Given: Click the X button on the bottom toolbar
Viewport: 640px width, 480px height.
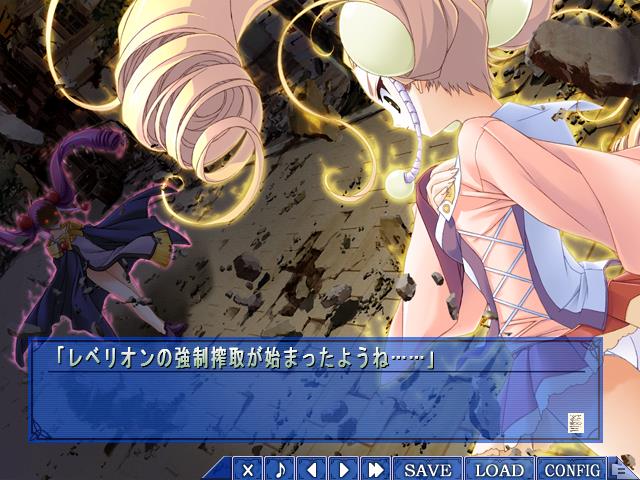Looking at the screenshot, I should (248, 469).
